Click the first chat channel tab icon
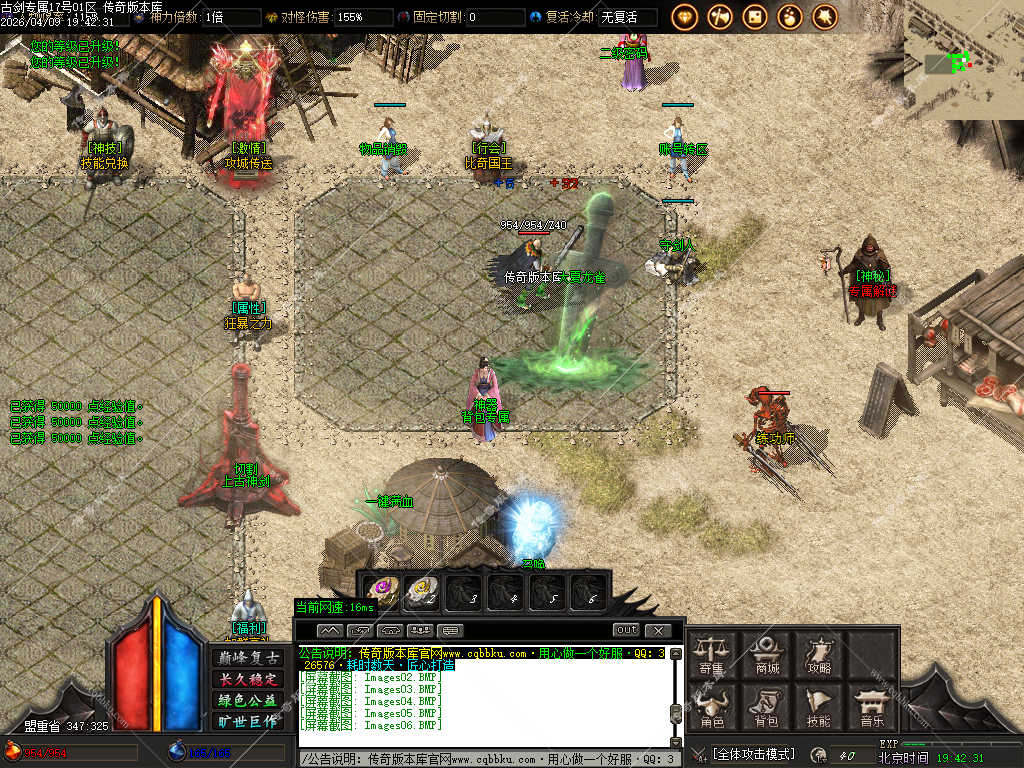Viewport: 1024px width, 768px height. [x=331, y=630]
